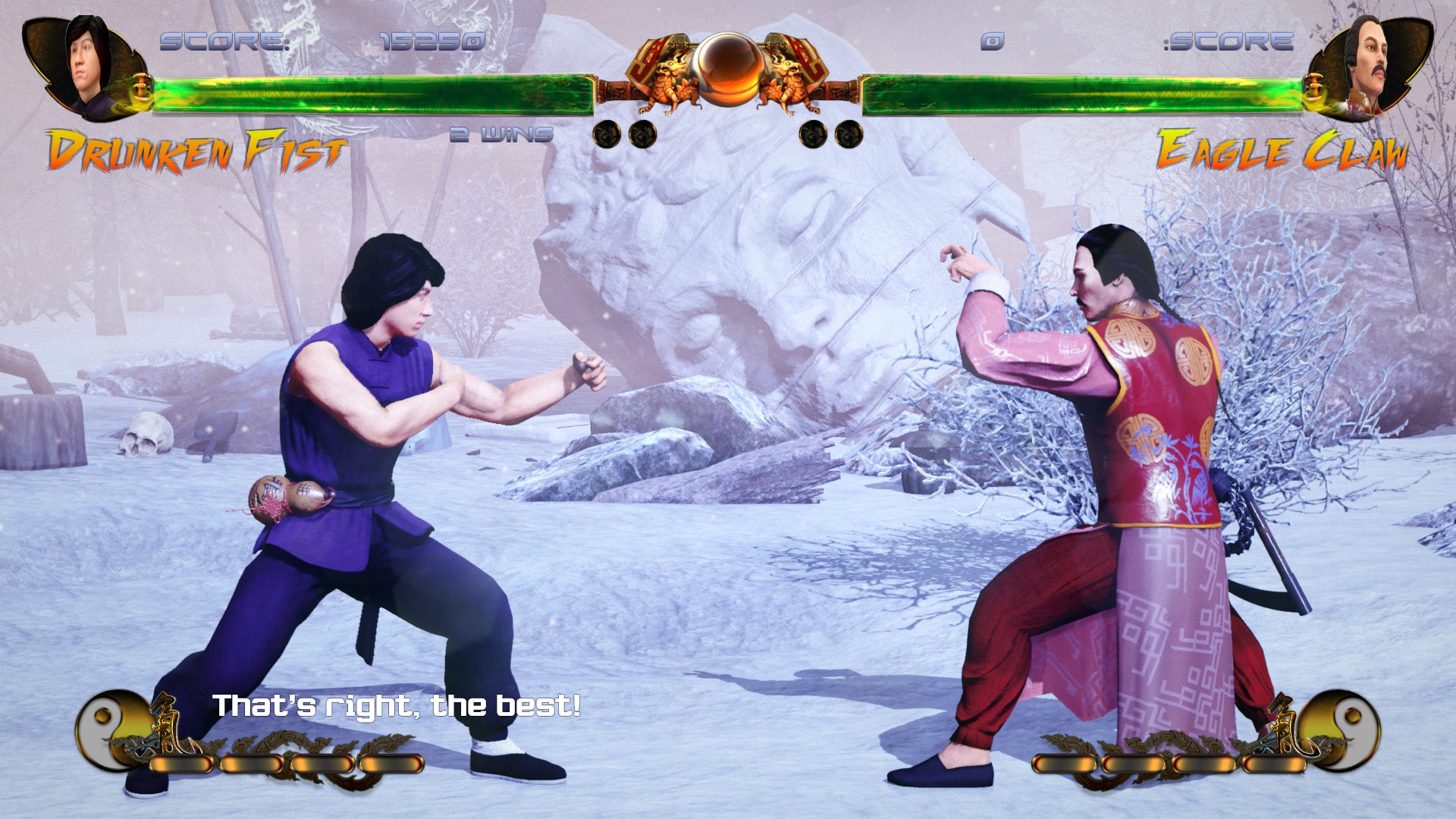Select the Eagle Claw name label
The height and width of the screenshot is (819, 1456).
click(x=1282, y=149)
